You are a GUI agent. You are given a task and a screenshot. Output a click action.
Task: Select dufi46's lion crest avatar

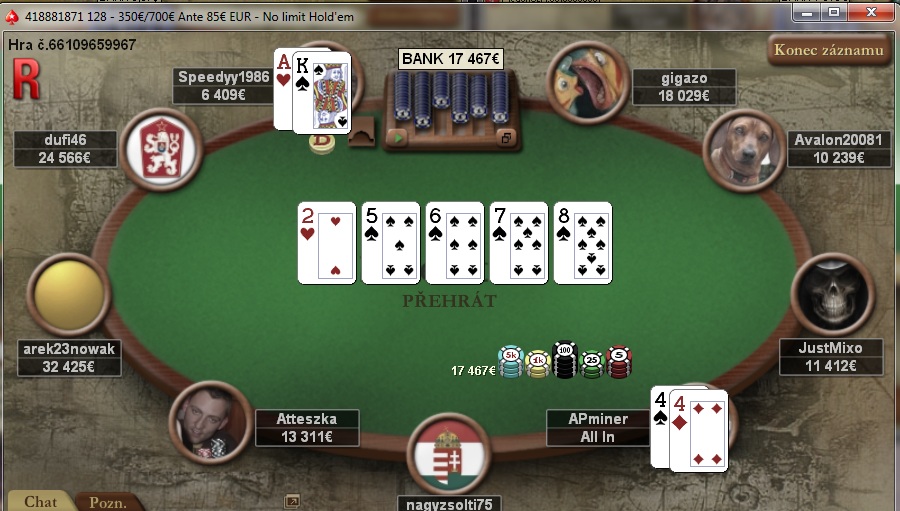[x=161, y=148]
